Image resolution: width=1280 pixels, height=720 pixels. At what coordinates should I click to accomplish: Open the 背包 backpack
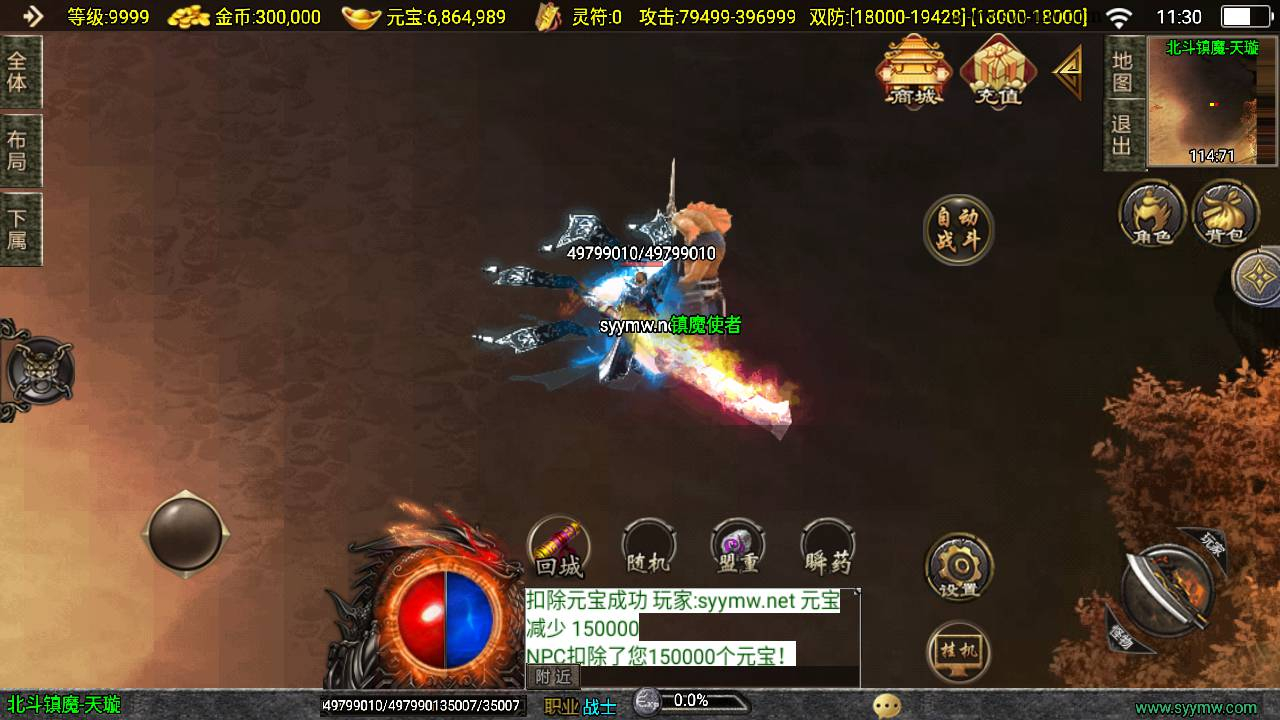point(1225,213)
